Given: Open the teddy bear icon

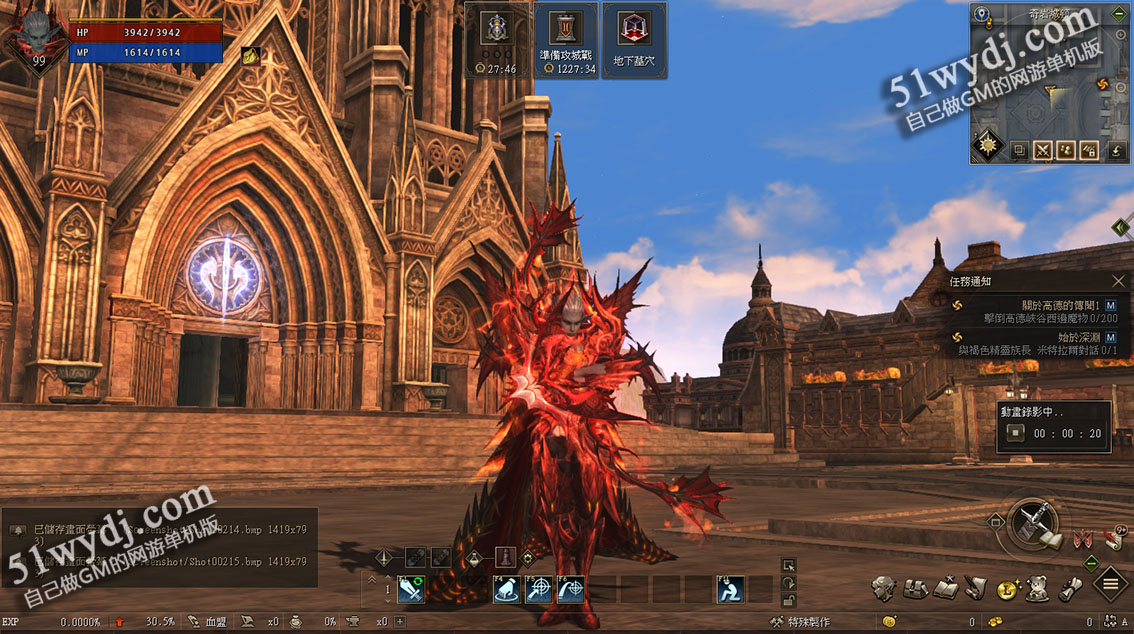Looking at the screenshot, I should pos(1037,588).
